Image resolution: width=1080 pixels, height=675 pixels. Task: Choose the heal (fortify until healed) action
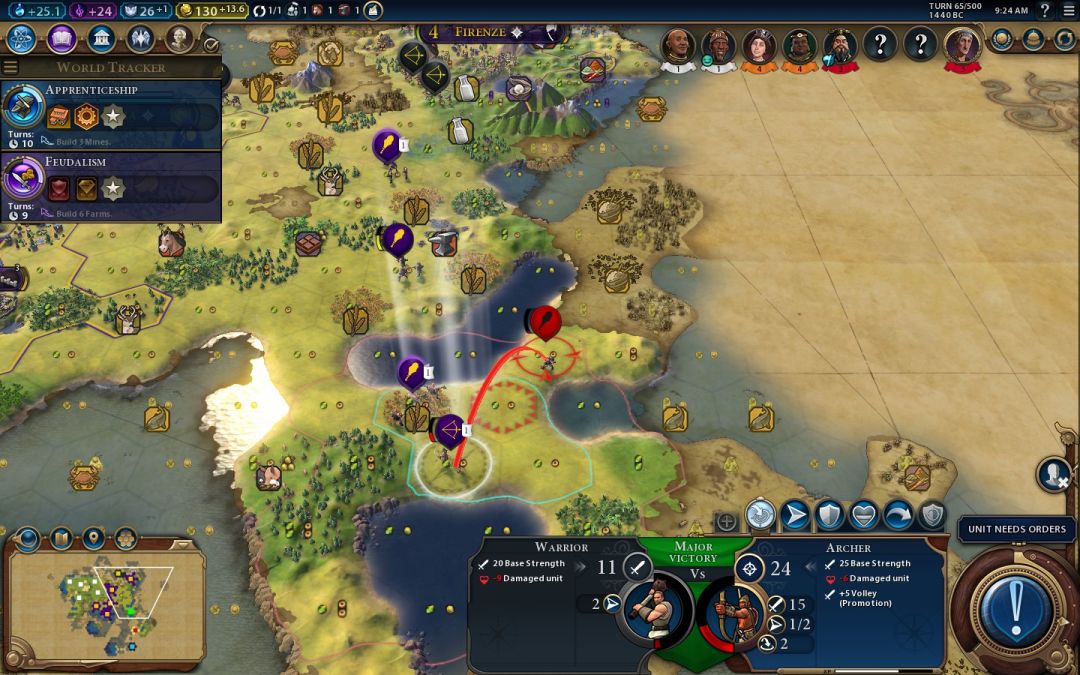tap(864, 515)
